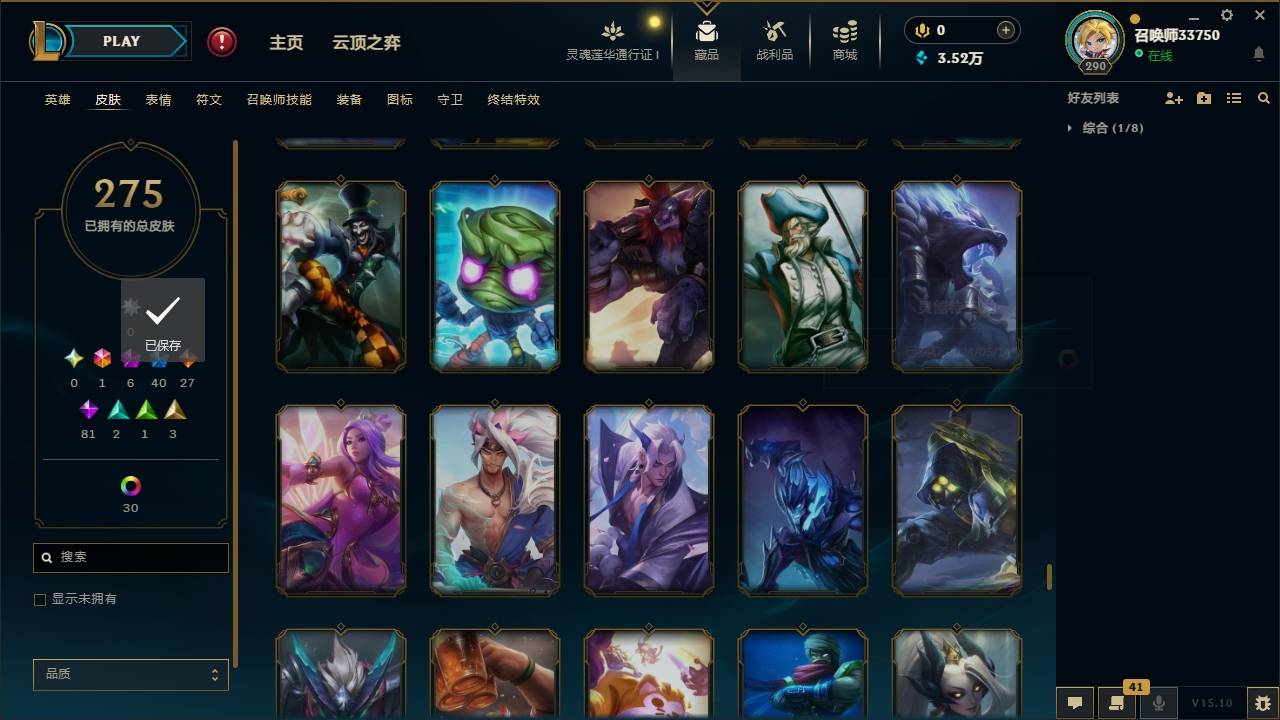Click the red alert notification icon beside PLAY

(x=219, y=41)
